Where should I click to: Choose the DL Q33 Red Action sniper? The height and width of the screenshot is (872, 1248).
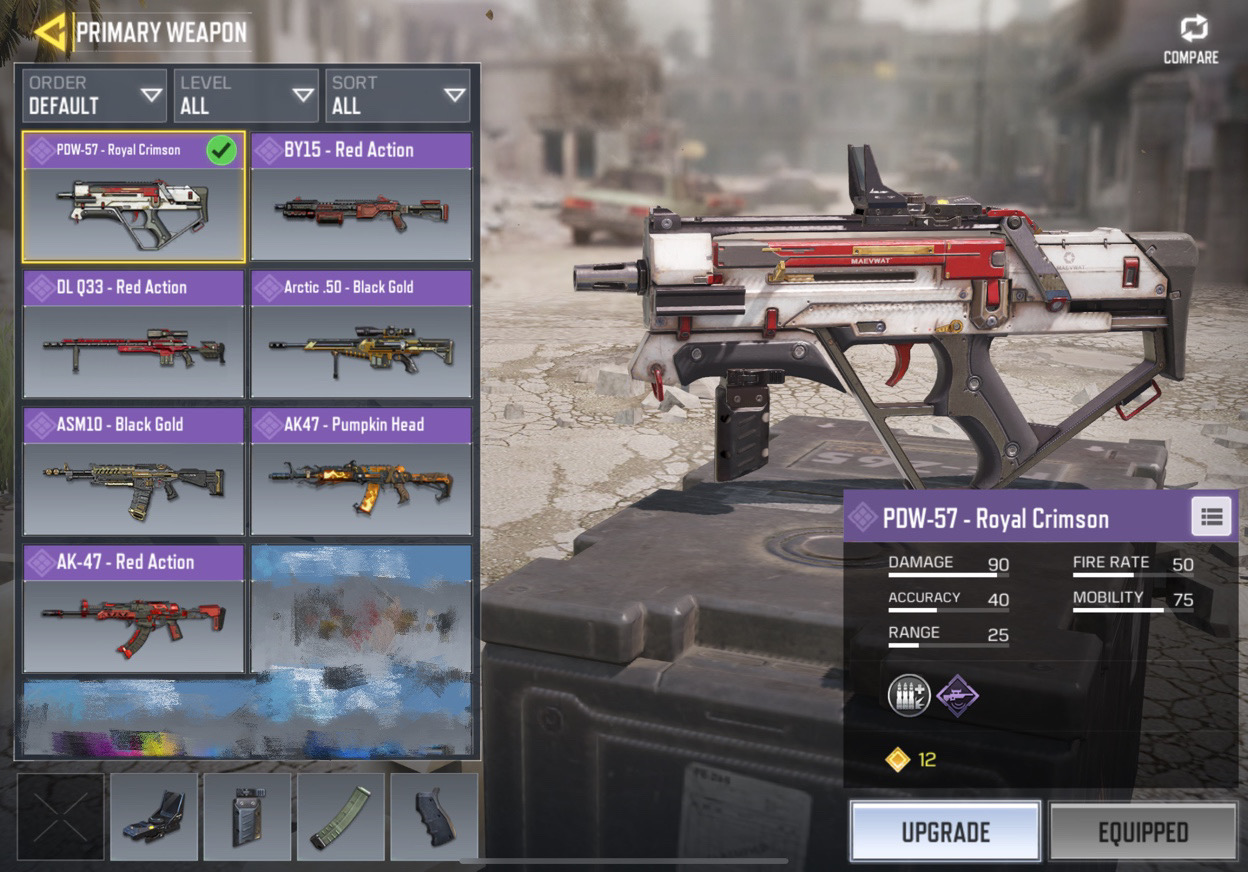click(x=133, y=334)
